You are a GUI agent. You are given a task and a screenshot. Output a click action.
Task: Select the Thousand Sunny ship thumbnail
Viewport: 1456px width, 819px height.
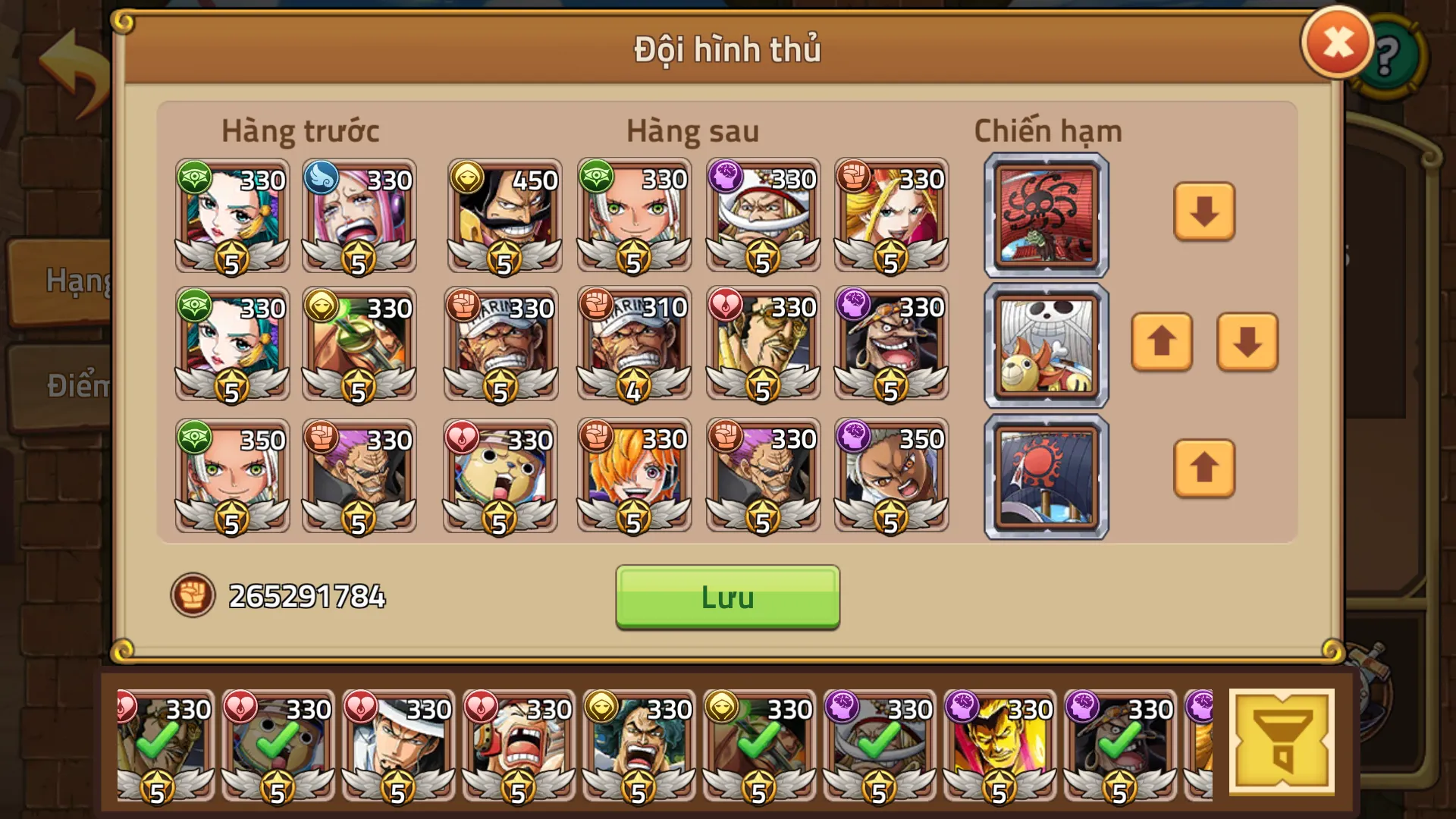point(1045,345)
